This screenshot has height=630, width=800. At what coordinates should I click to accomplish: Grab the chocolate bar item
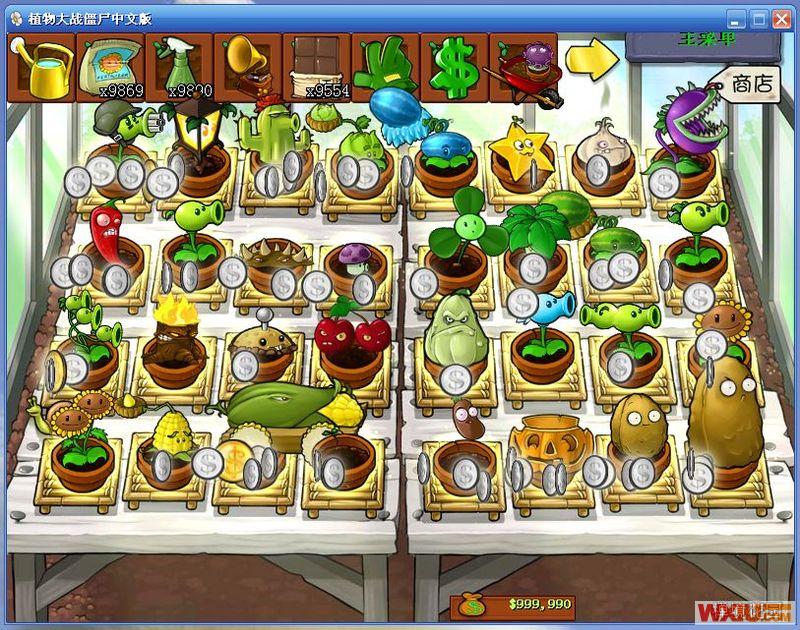(x=316, y=66)
